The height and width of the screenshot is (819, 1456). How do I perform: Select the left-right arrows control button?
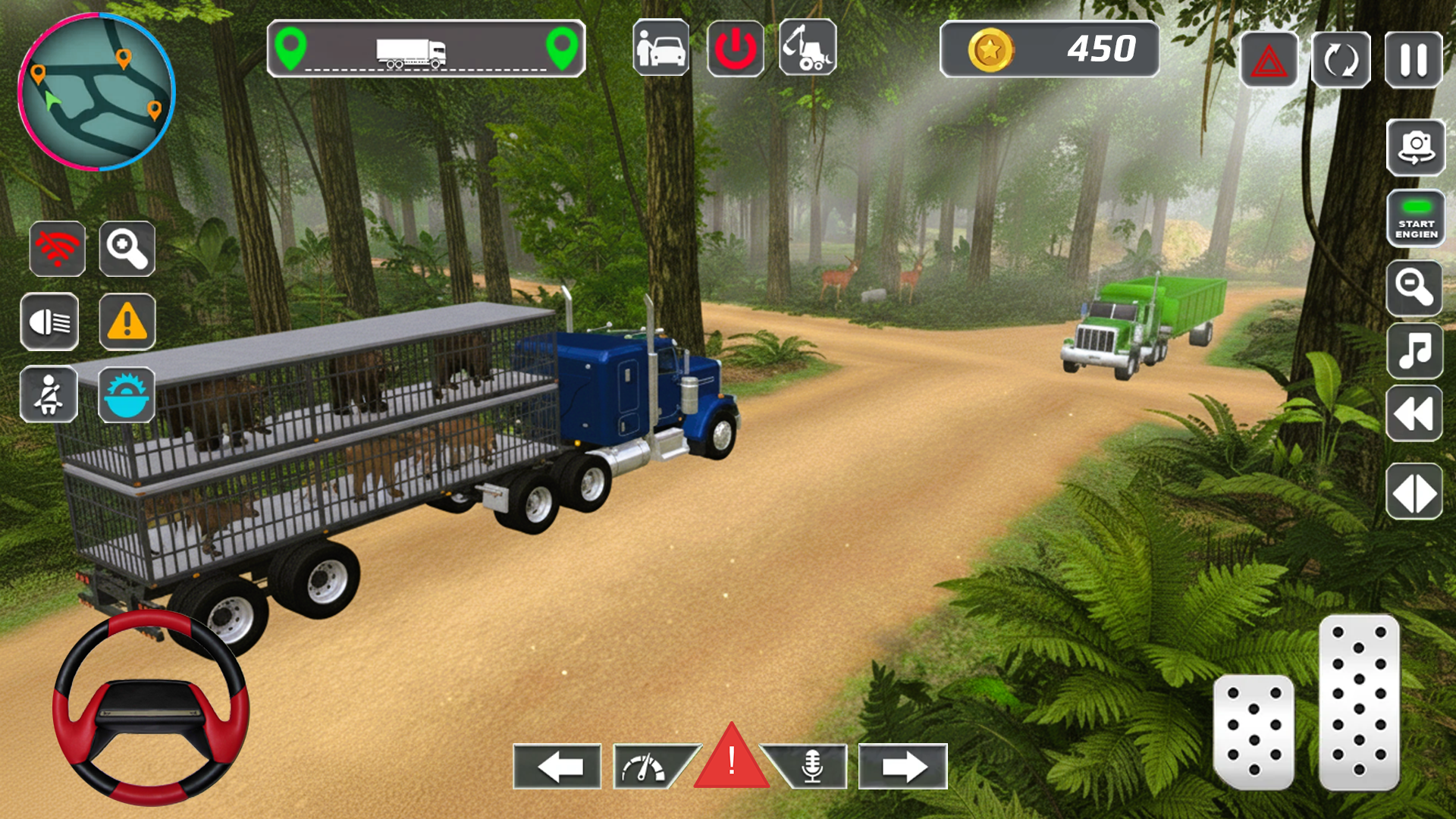pos(1414,492)
